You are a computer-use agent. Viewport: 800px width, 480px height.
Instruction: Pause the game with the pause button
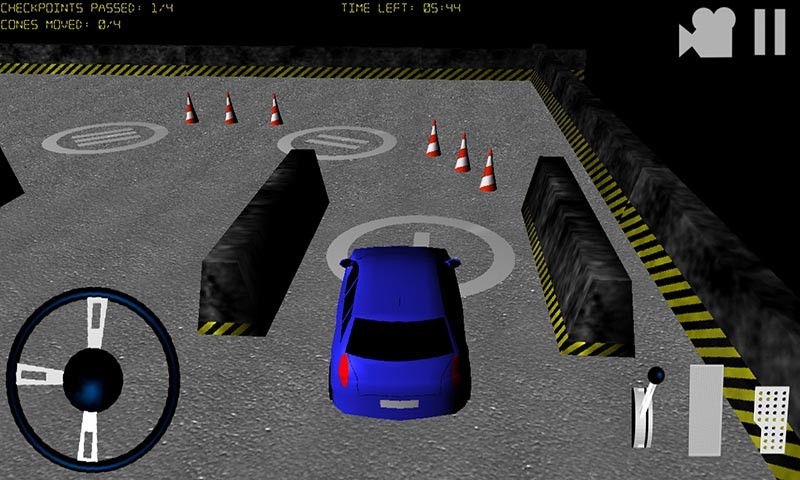coord(769,32)
